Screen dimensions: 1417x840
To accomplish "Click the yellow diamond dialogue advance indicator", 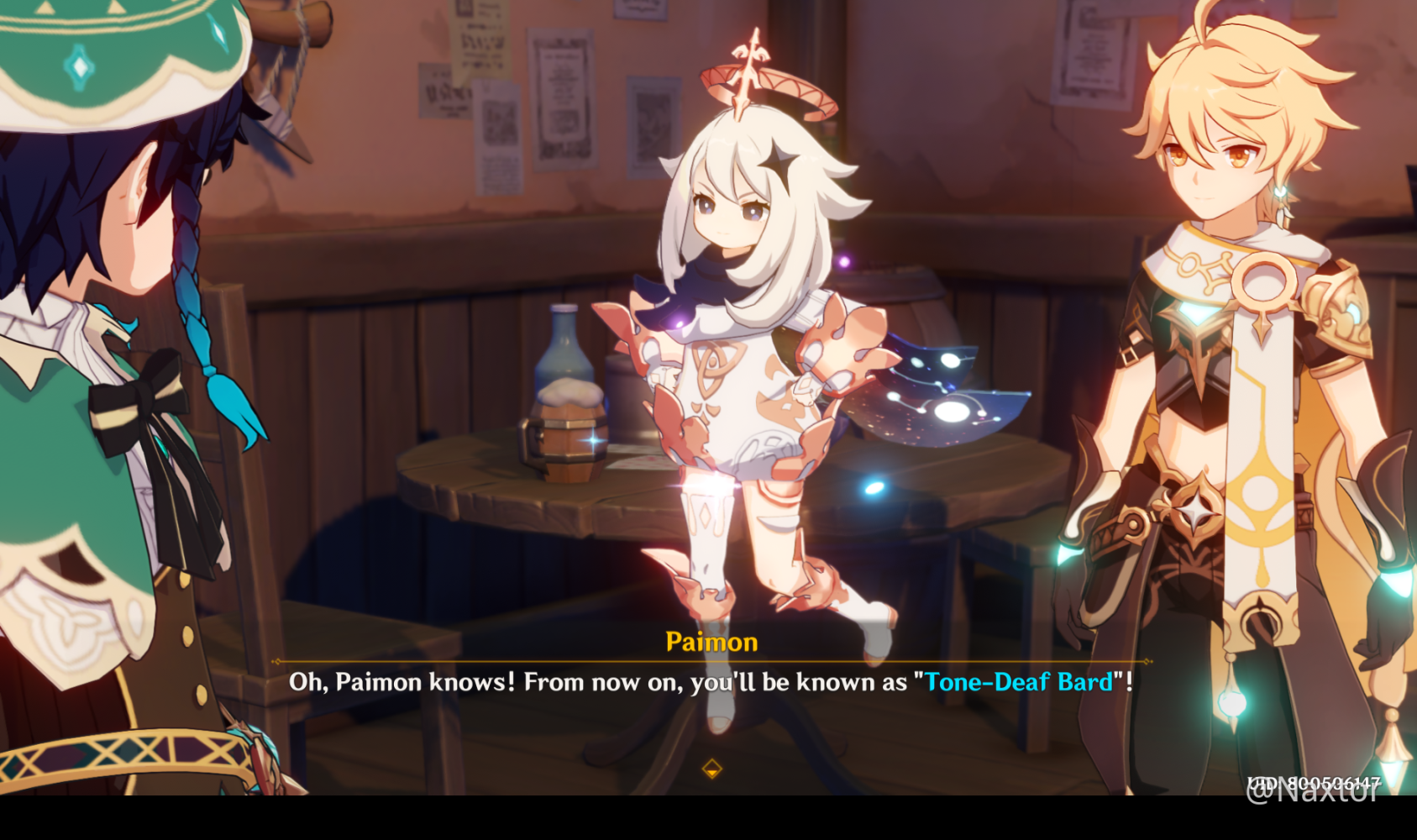I will pos(713,767).
